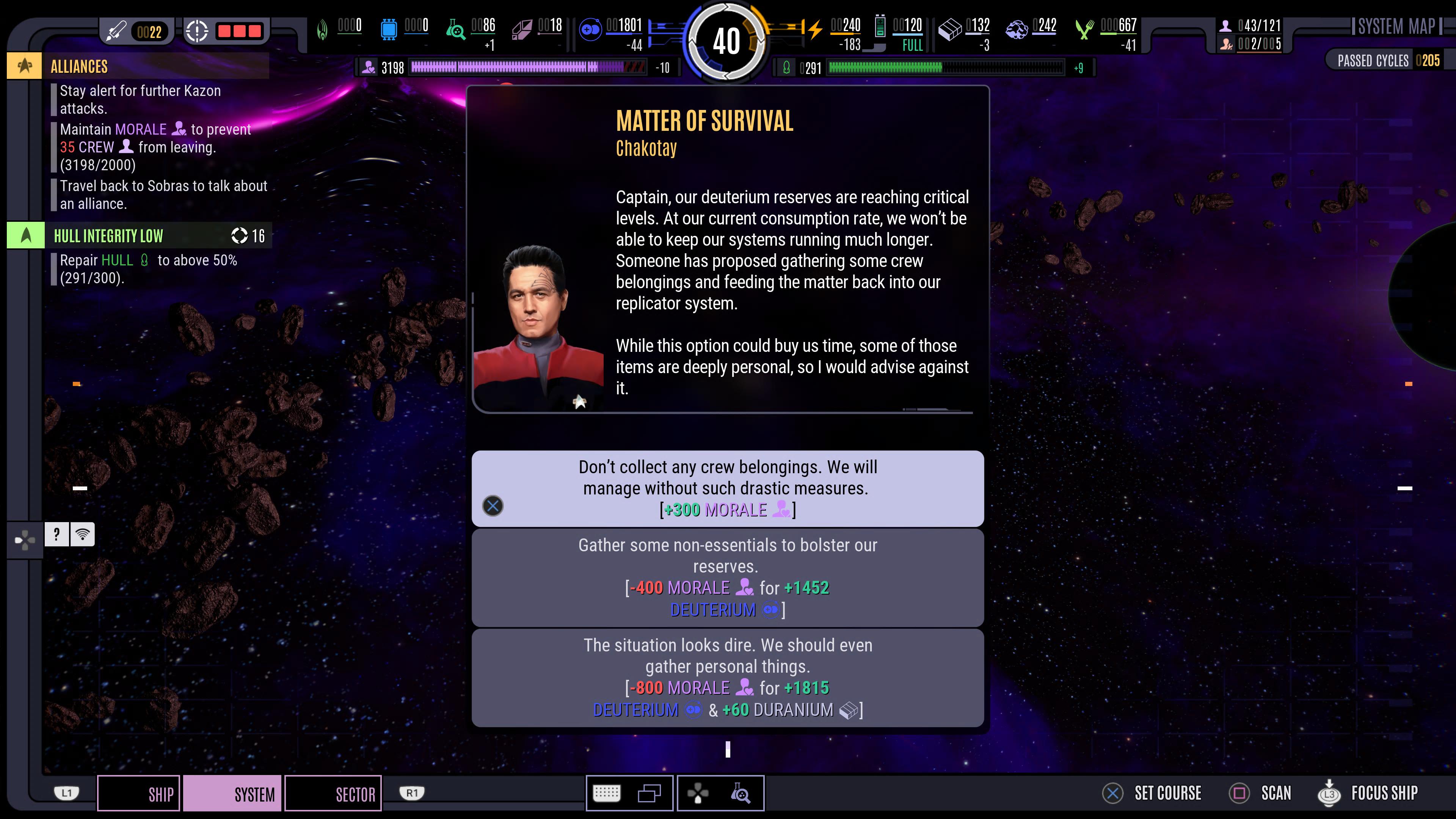Click the overlapping windows icon
This screenshot has height=819, width=1456.
pyautogui.click(x=649, y=794)
